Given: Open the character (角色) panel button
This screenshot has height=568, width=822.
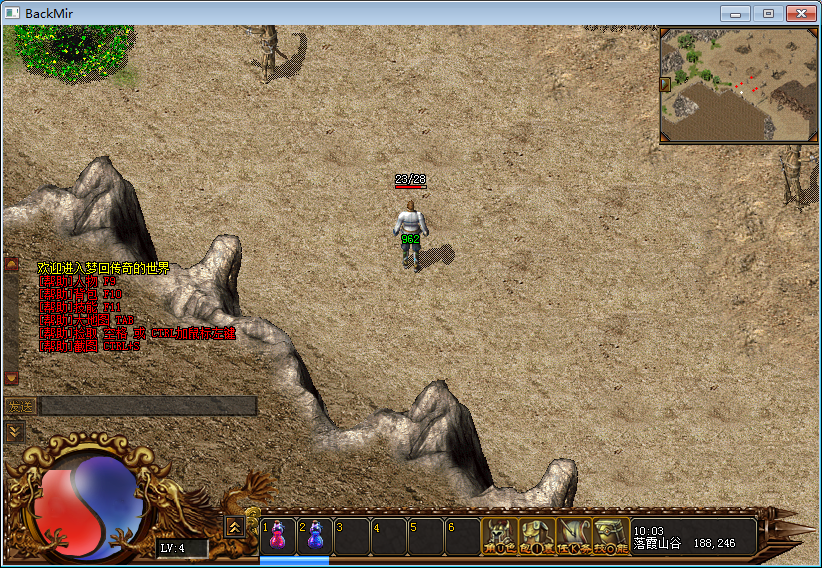Looking at the screenshot, I should pyautogui.click(x=498, y=536).
